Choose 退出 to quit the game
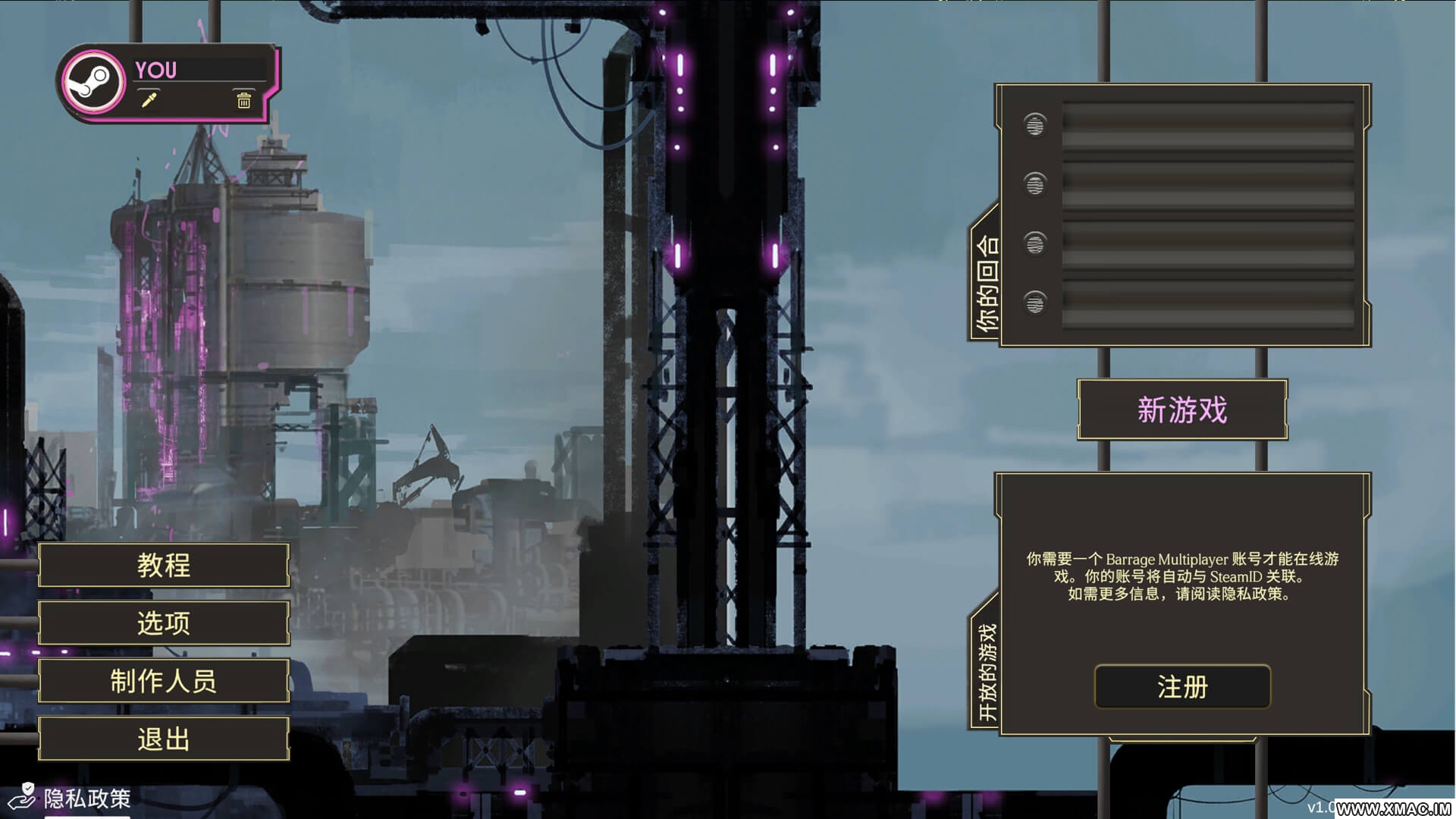This screenshot has width=1456, height=819. [164, 739]
